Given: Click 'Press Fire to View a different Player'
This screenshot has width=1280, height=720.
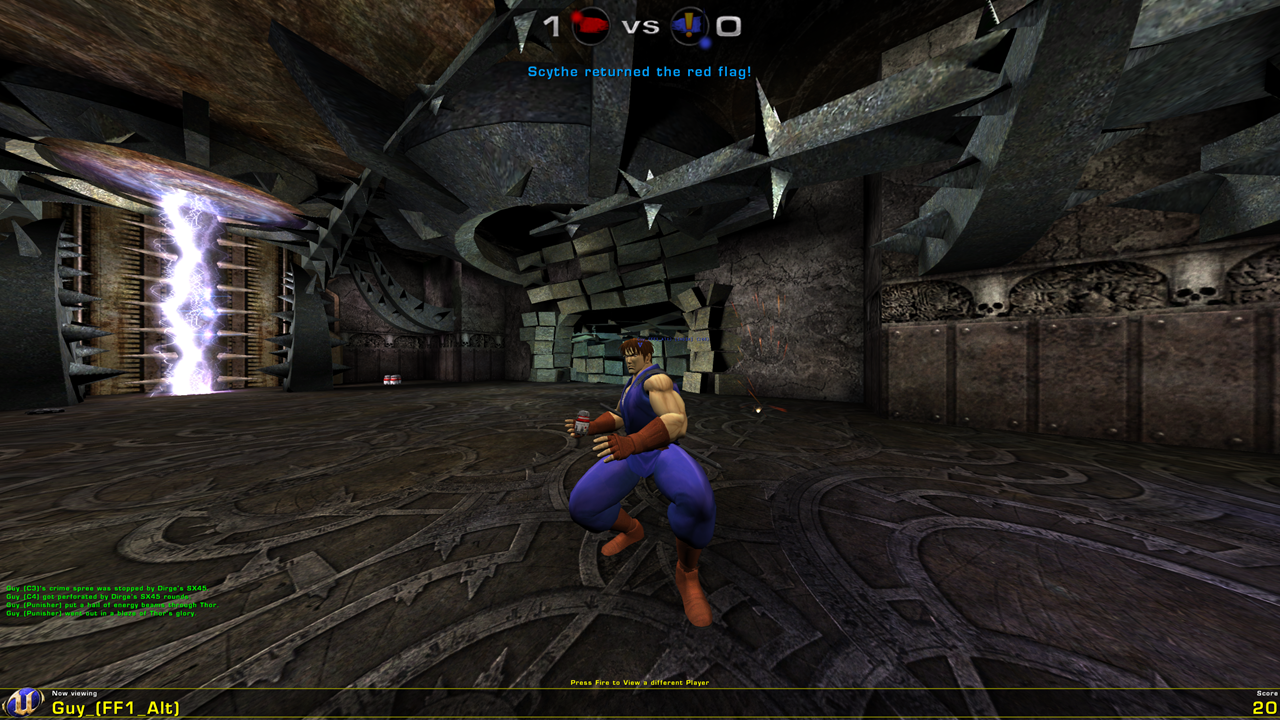Looking at the screenshot, I should (x=638, y=681).
